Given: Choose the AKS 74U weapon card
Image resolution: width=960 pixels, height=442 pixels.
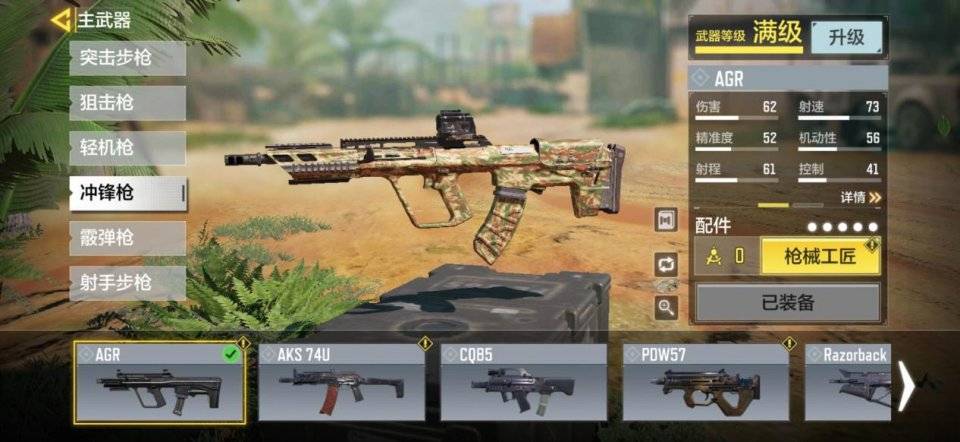Looking at the screenshot, I should point(341,381).
